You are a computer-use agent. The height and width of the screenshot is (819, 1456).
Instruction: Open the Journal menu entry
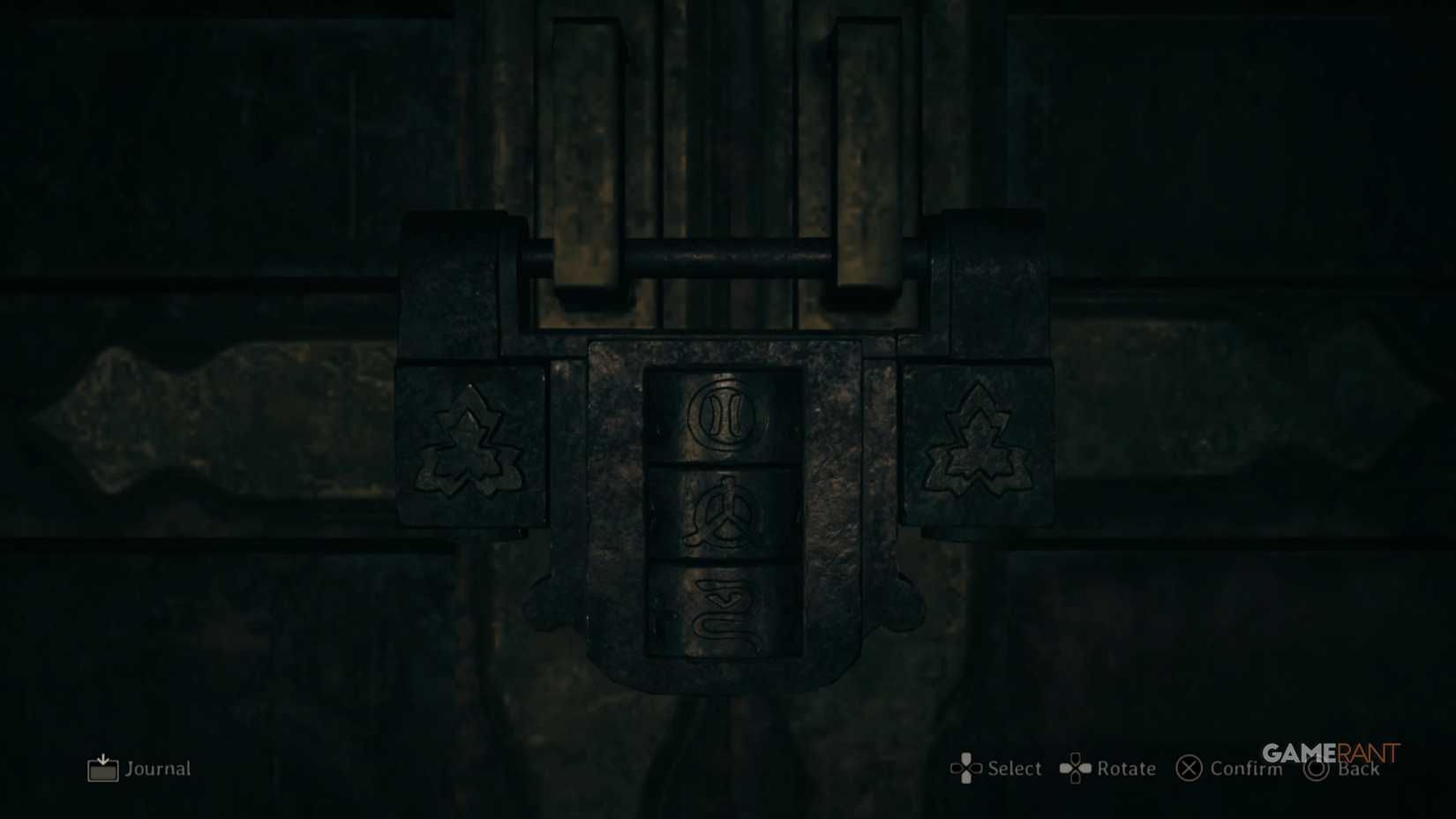point(157,769)
